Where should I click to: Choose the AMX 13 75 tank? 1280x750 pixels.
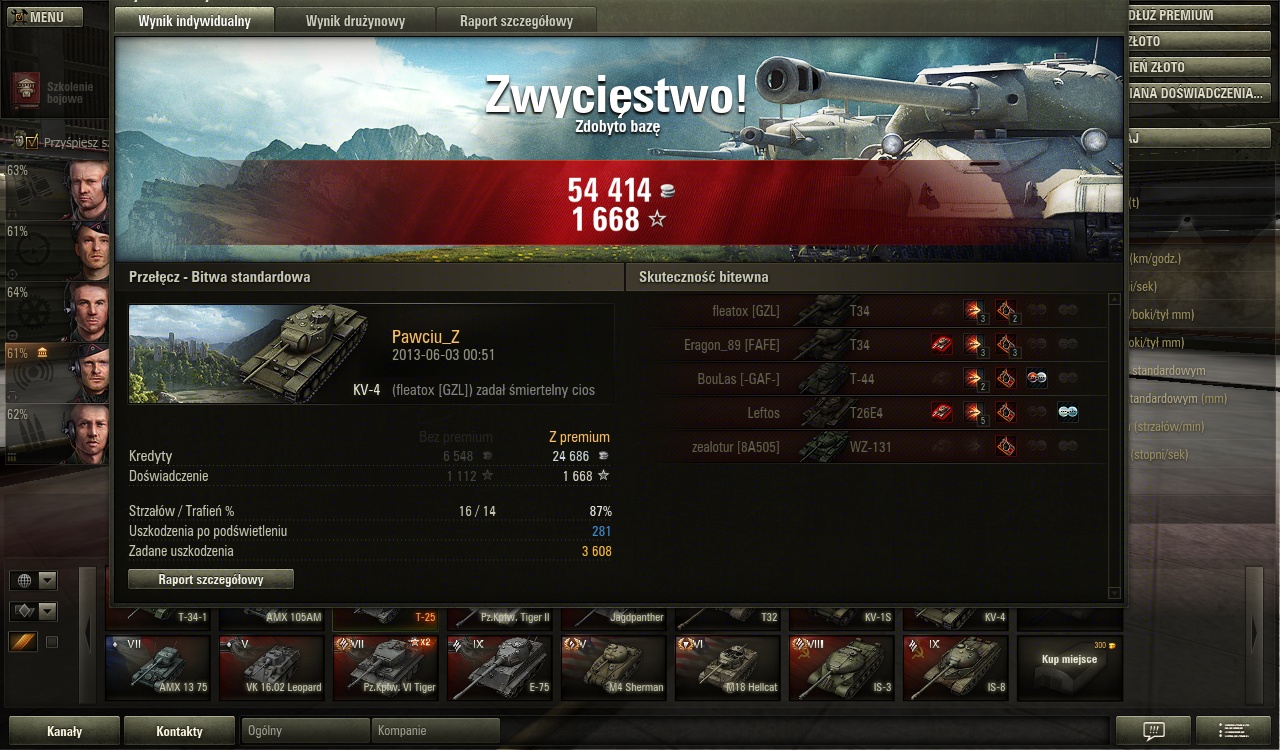coord(157,667)
